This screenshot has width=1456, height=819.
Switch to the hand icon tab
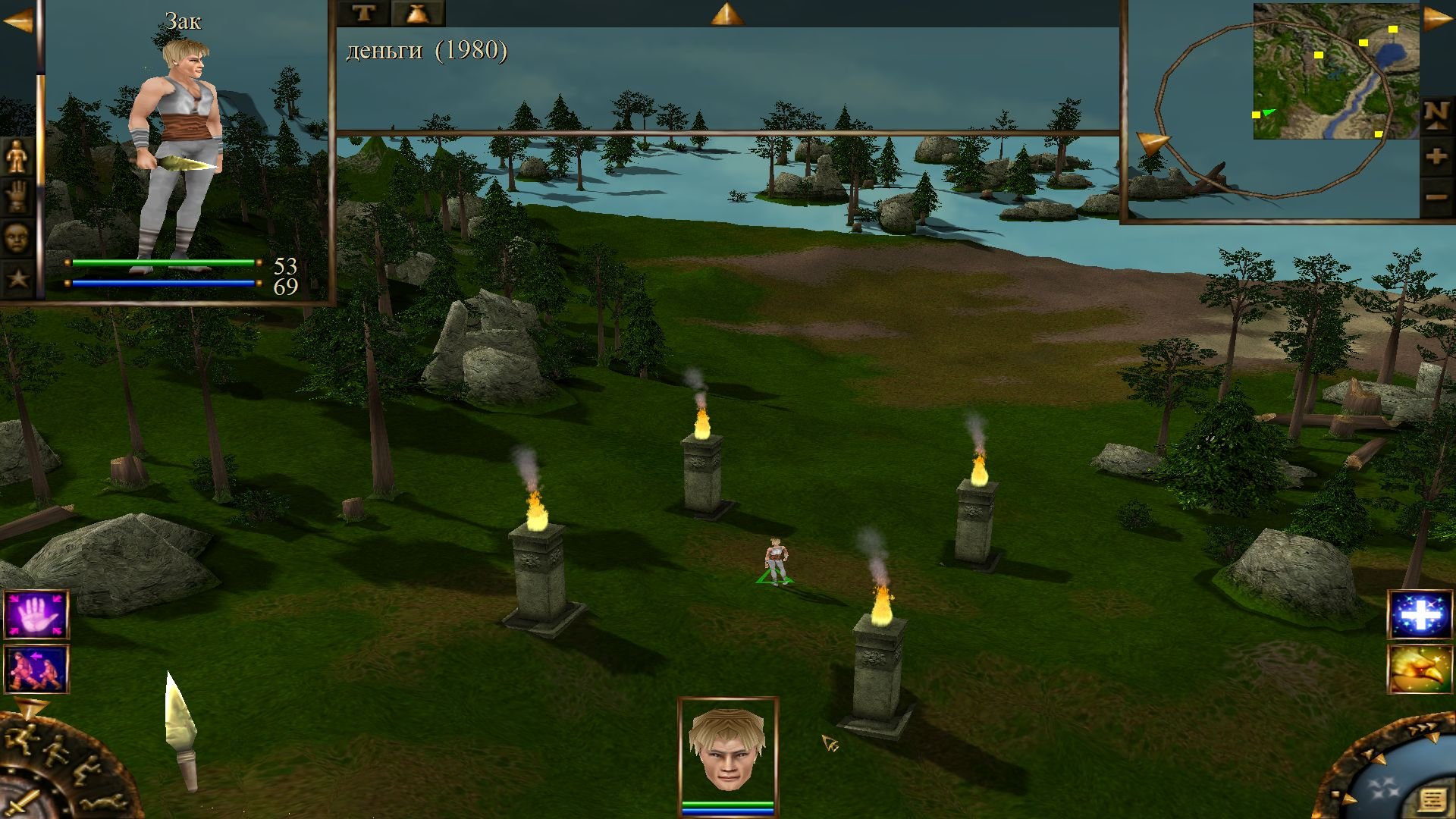tap(17, 197)
